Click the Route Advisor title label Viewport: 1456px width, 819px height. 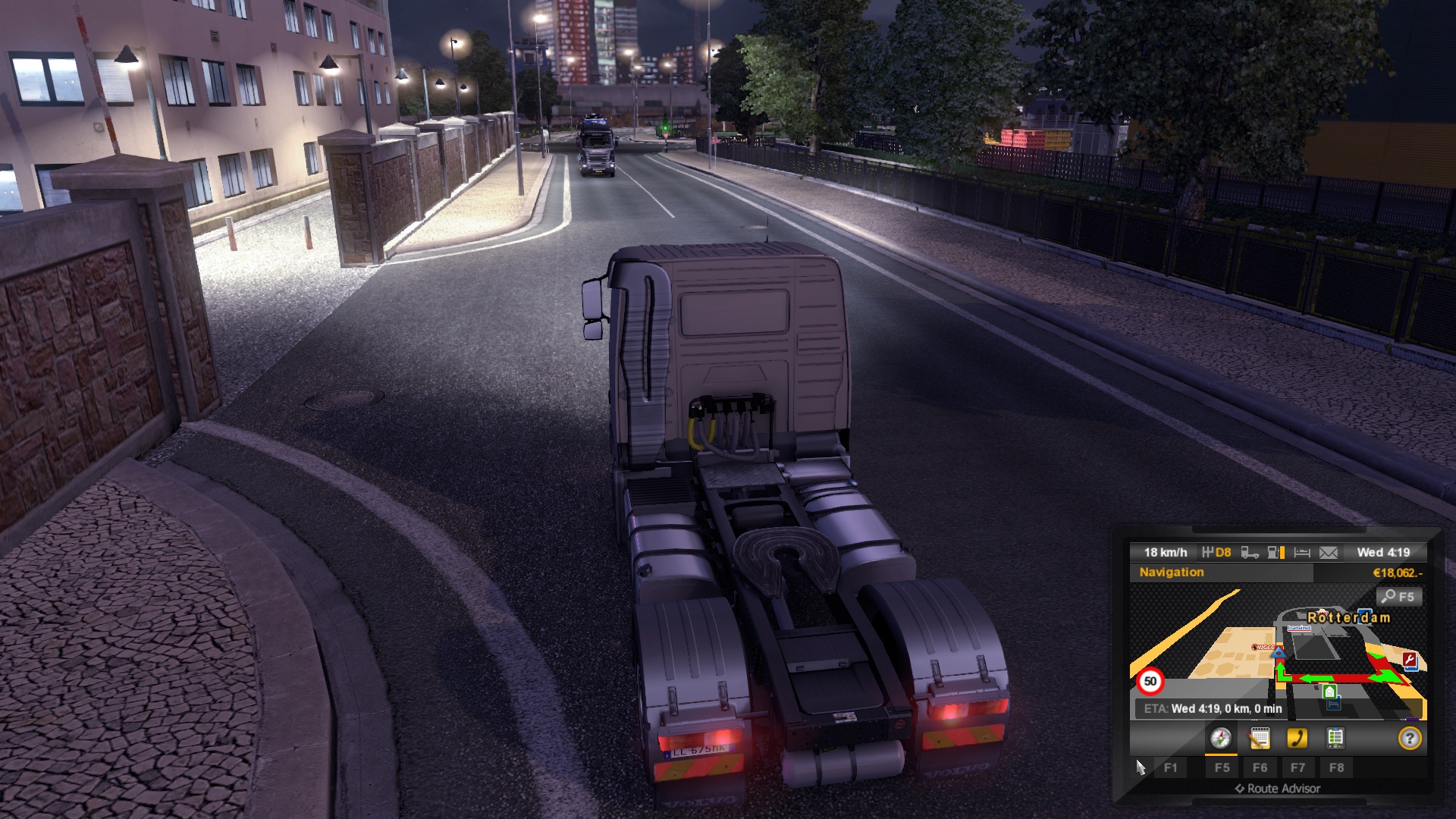[x=1283, y=789]
